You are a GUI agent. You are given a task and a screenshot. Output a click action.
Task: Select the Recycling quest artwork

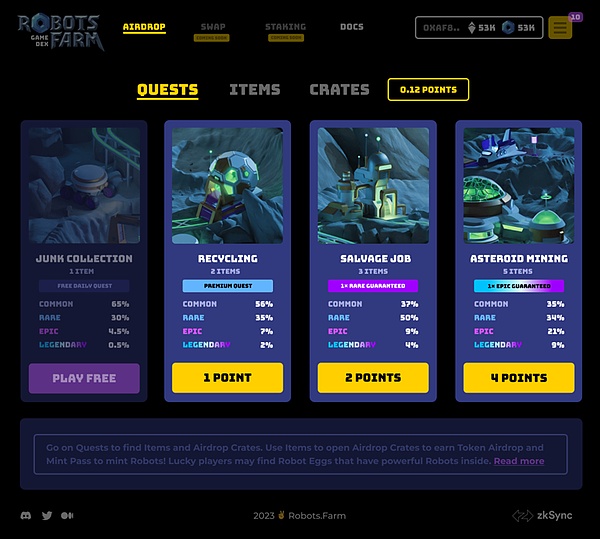(227, 185)
